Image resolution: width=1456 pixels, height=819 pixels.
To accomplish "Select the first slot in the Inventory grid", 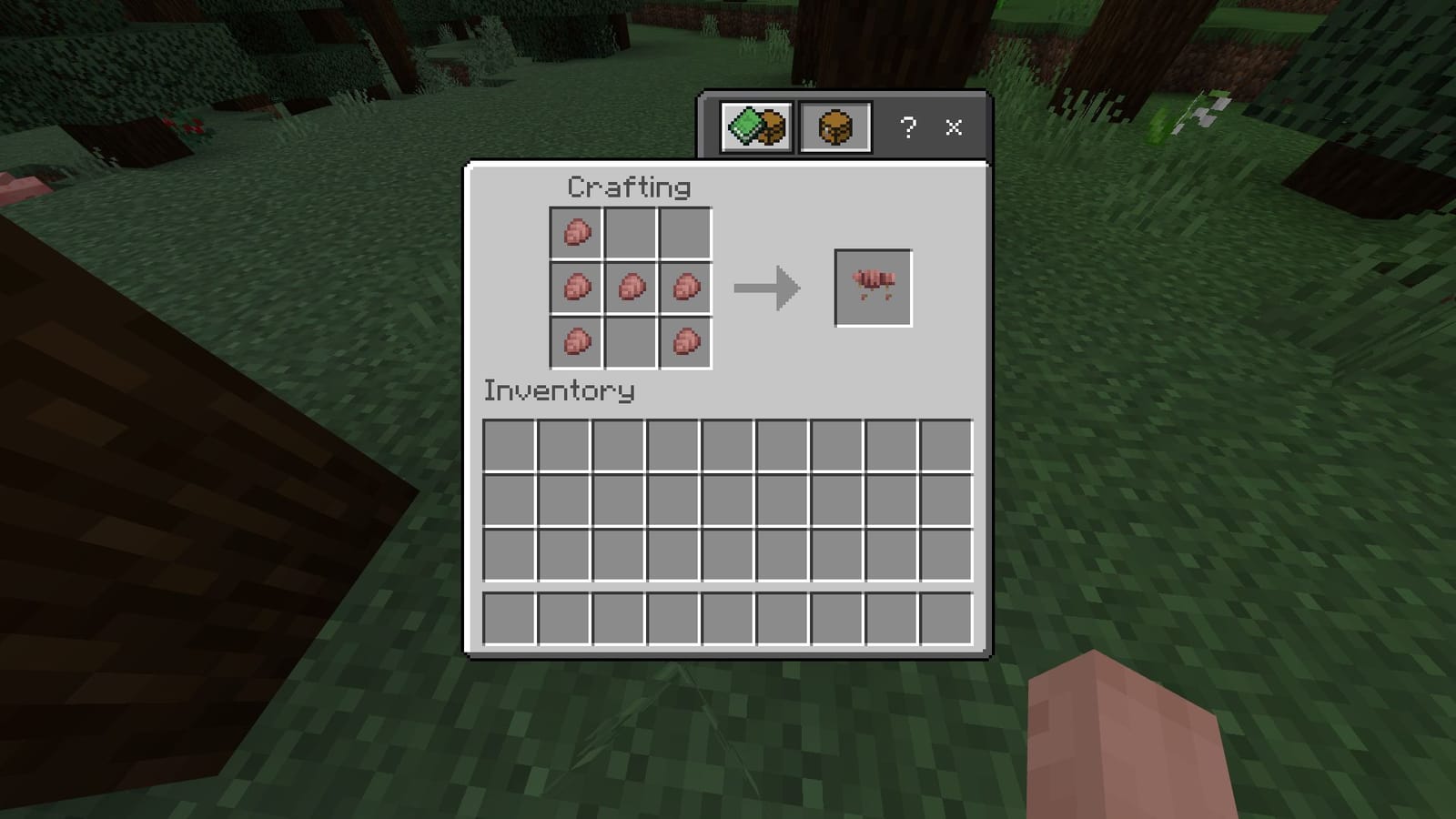I will [x=510, y=446].
